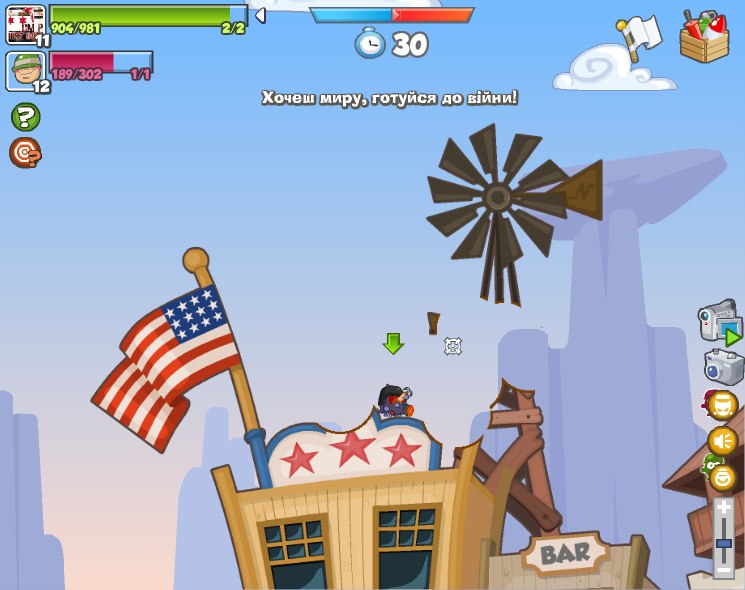
Task: Click the round hat-and-mustache character button
Action: pos(722,405)
